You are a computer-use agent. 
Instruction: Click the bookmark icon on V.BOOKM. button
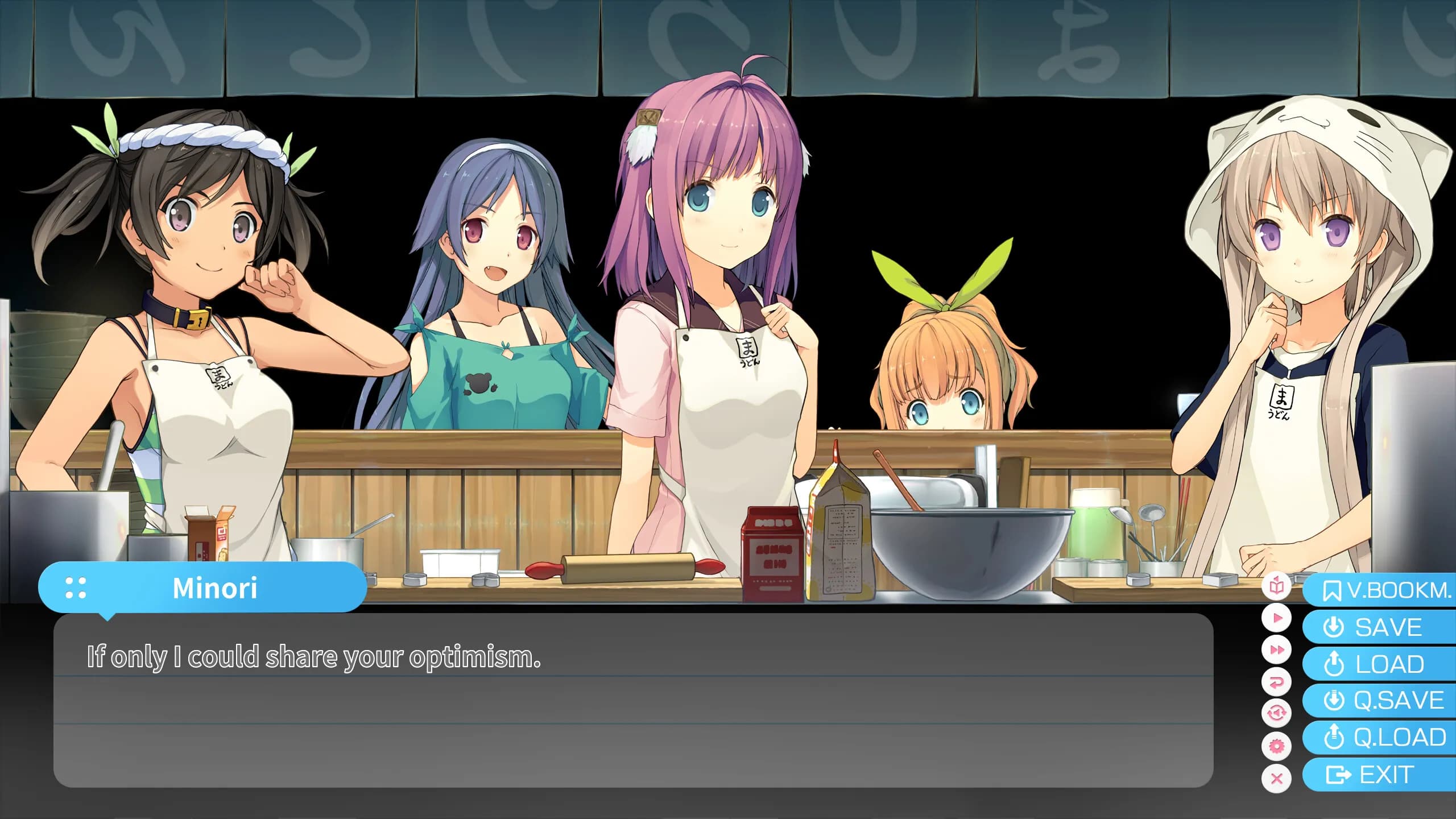pos(1331,591)
